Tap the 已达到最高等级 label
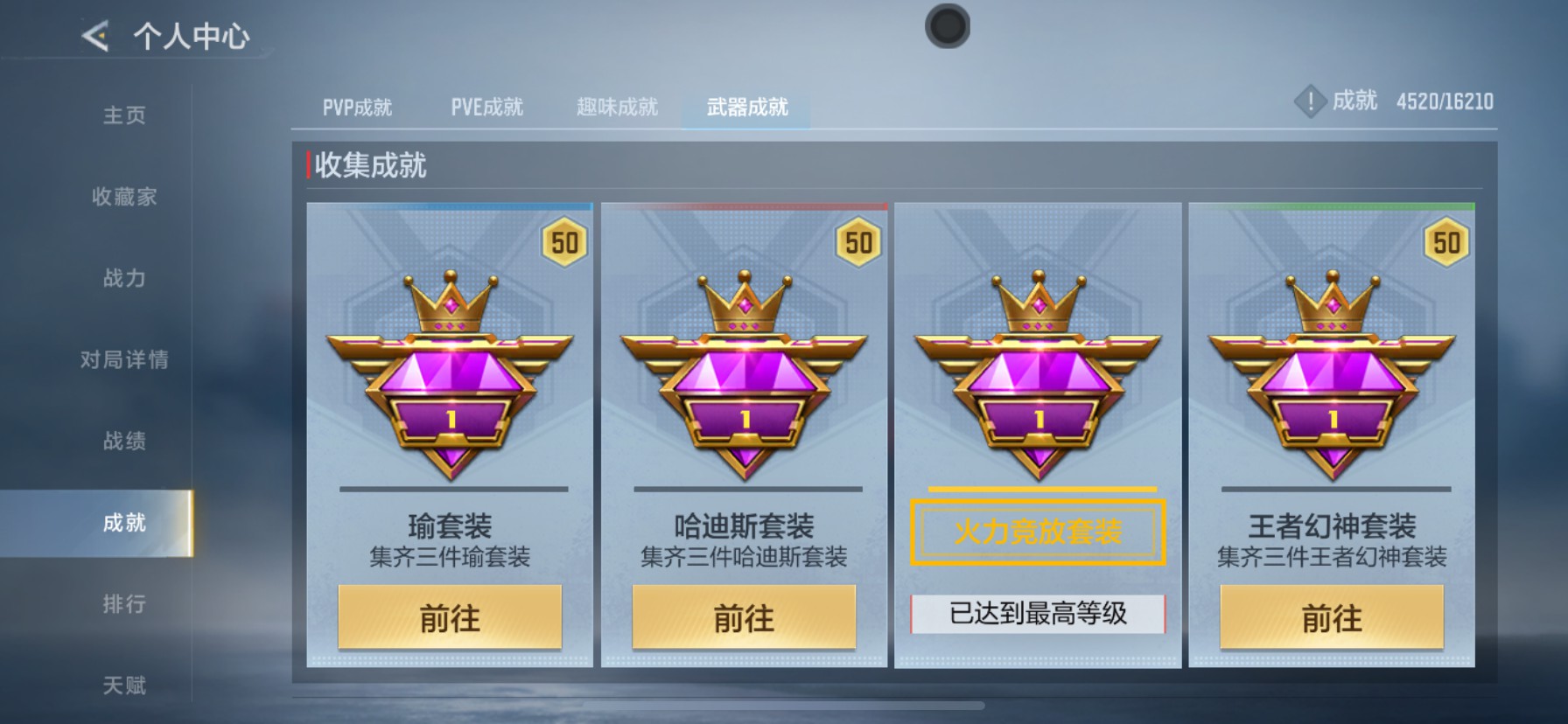The image size is (1568, 724). click(1036, 615)
